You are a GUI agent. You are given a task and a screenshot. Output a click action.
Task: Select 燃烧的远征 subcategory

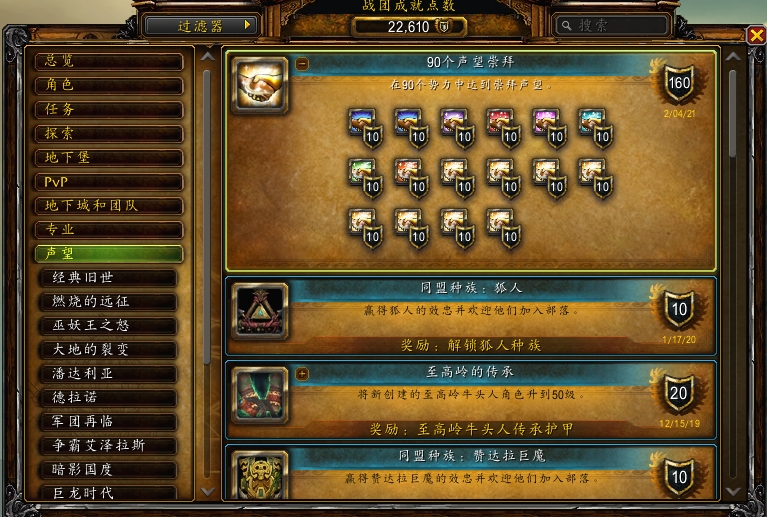click(x=109, y=301)
